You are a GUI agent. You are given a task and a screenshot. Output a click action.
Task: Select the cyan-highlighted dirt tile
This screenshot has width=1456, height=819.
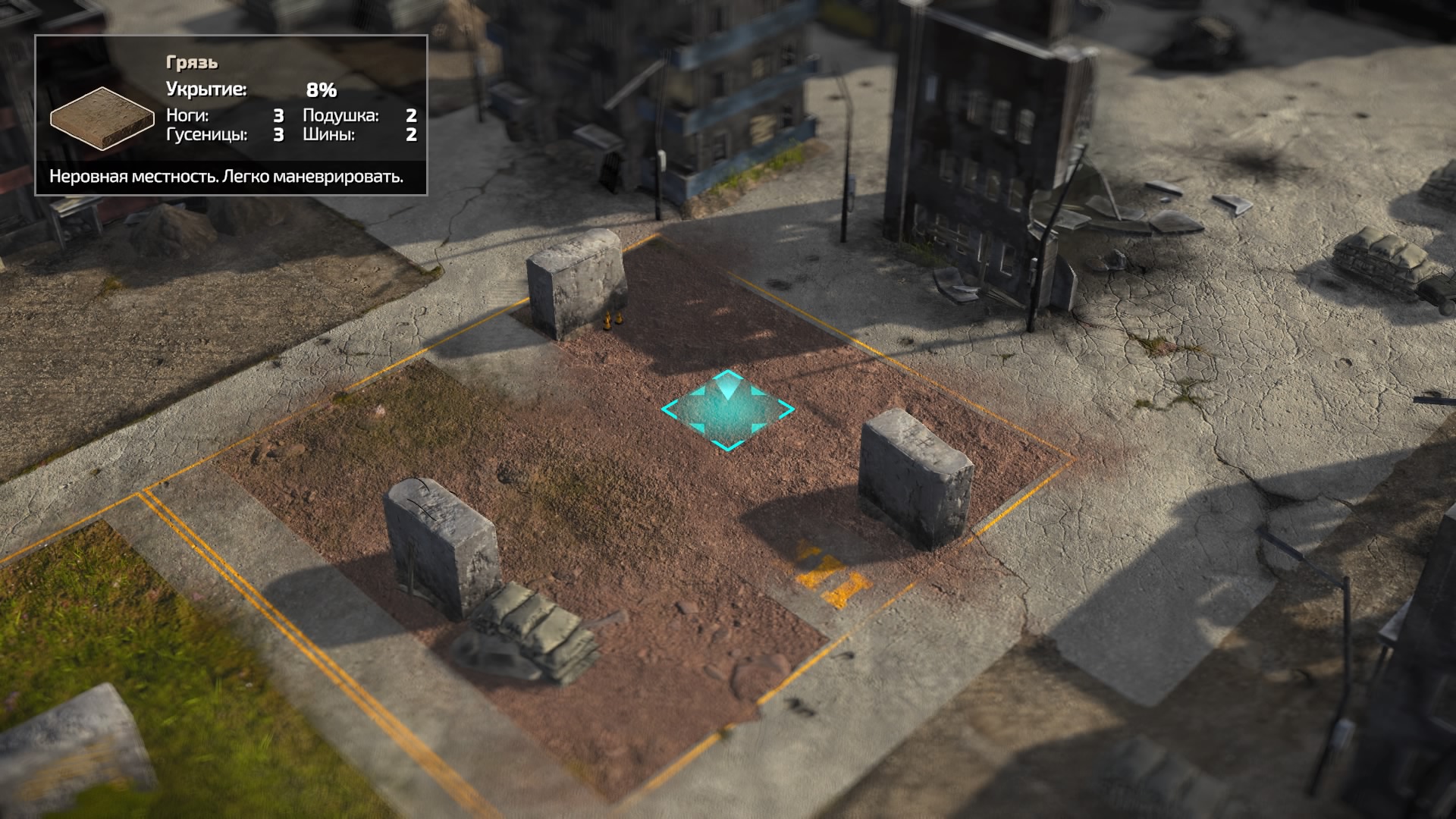click(727, 412)
